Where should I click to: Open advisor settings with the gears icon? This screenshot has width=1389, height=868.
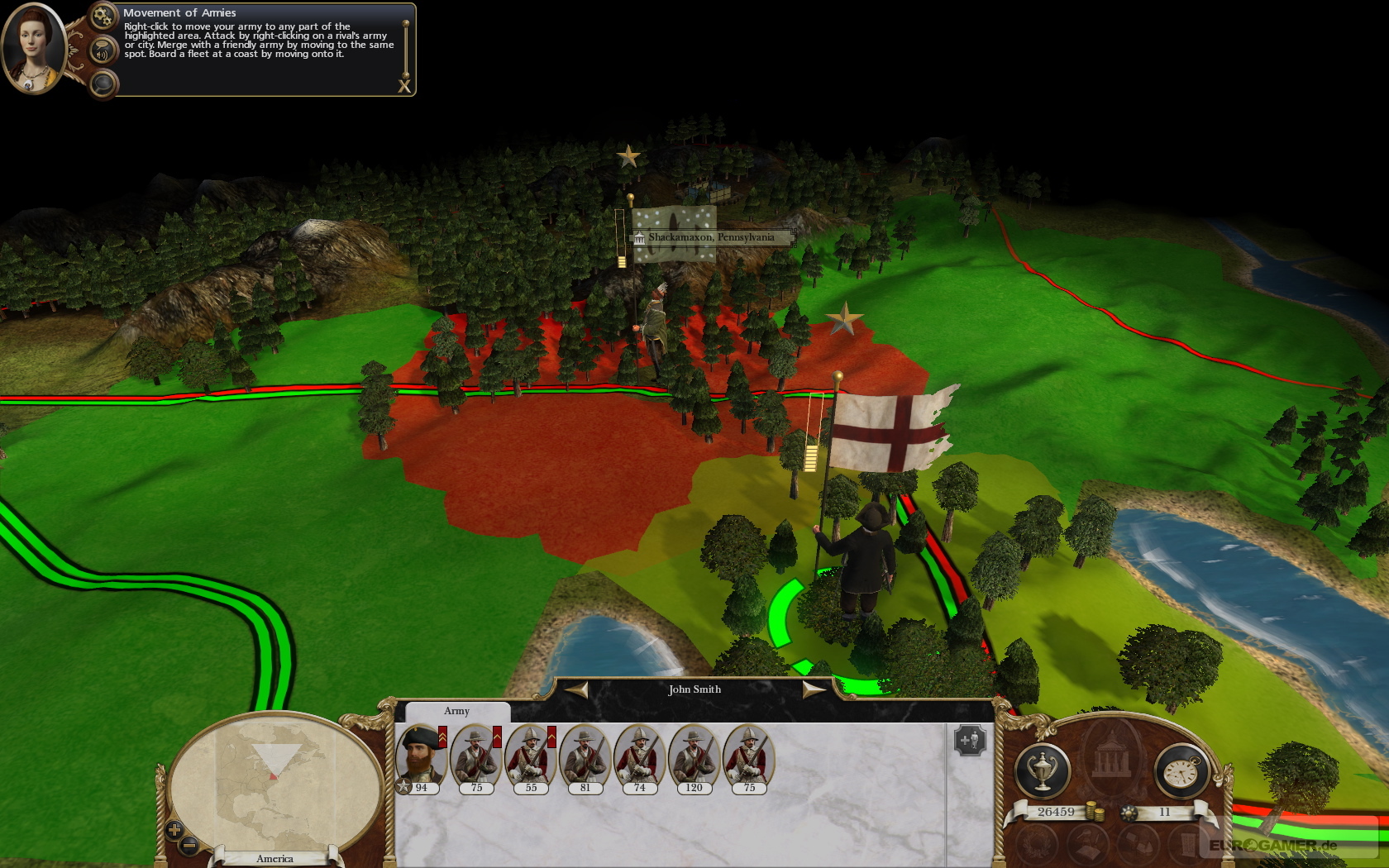(103, 16)
